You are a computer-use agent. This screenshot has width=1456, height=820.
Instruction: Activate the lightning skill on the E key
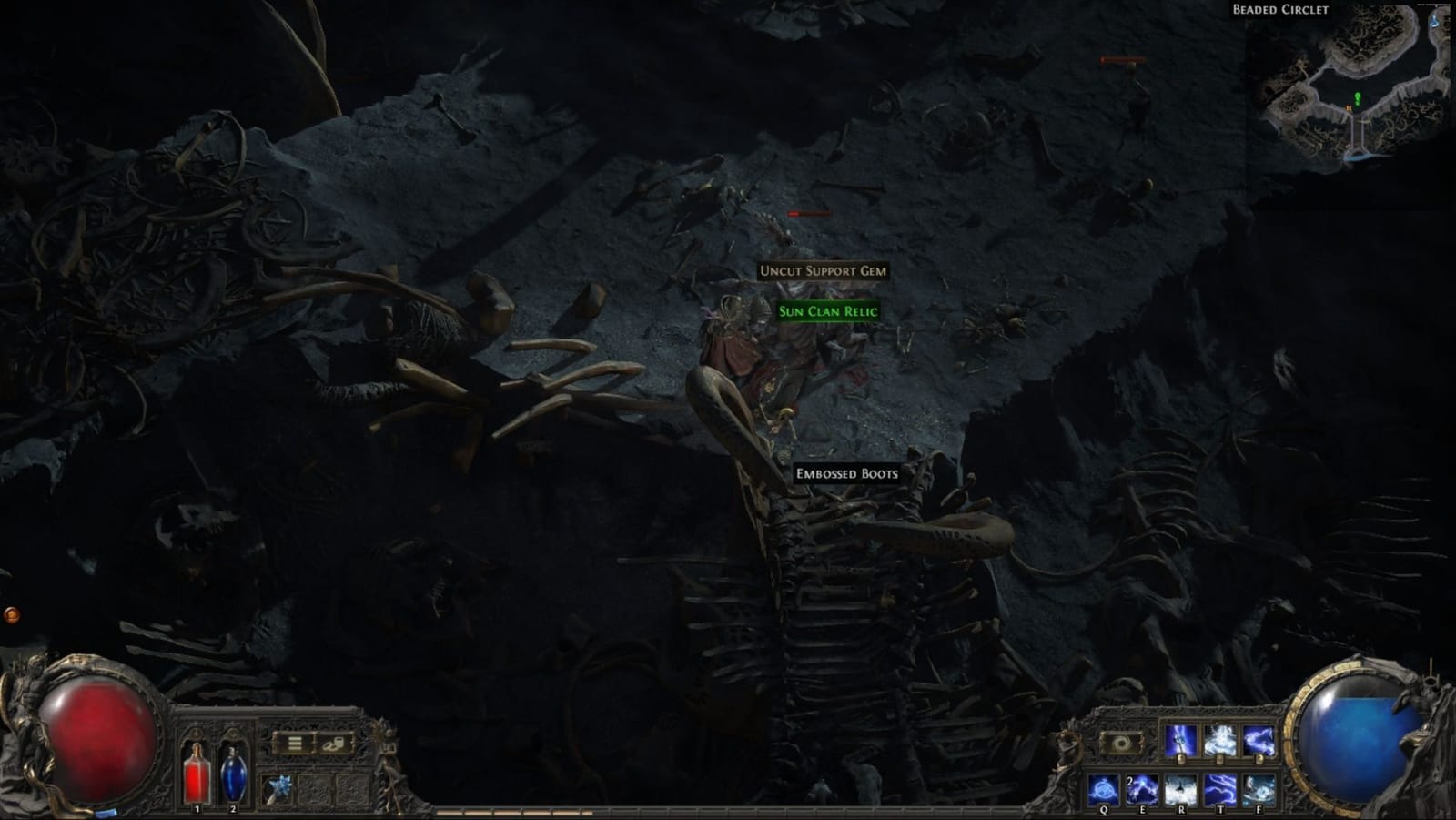point(1142,790)
